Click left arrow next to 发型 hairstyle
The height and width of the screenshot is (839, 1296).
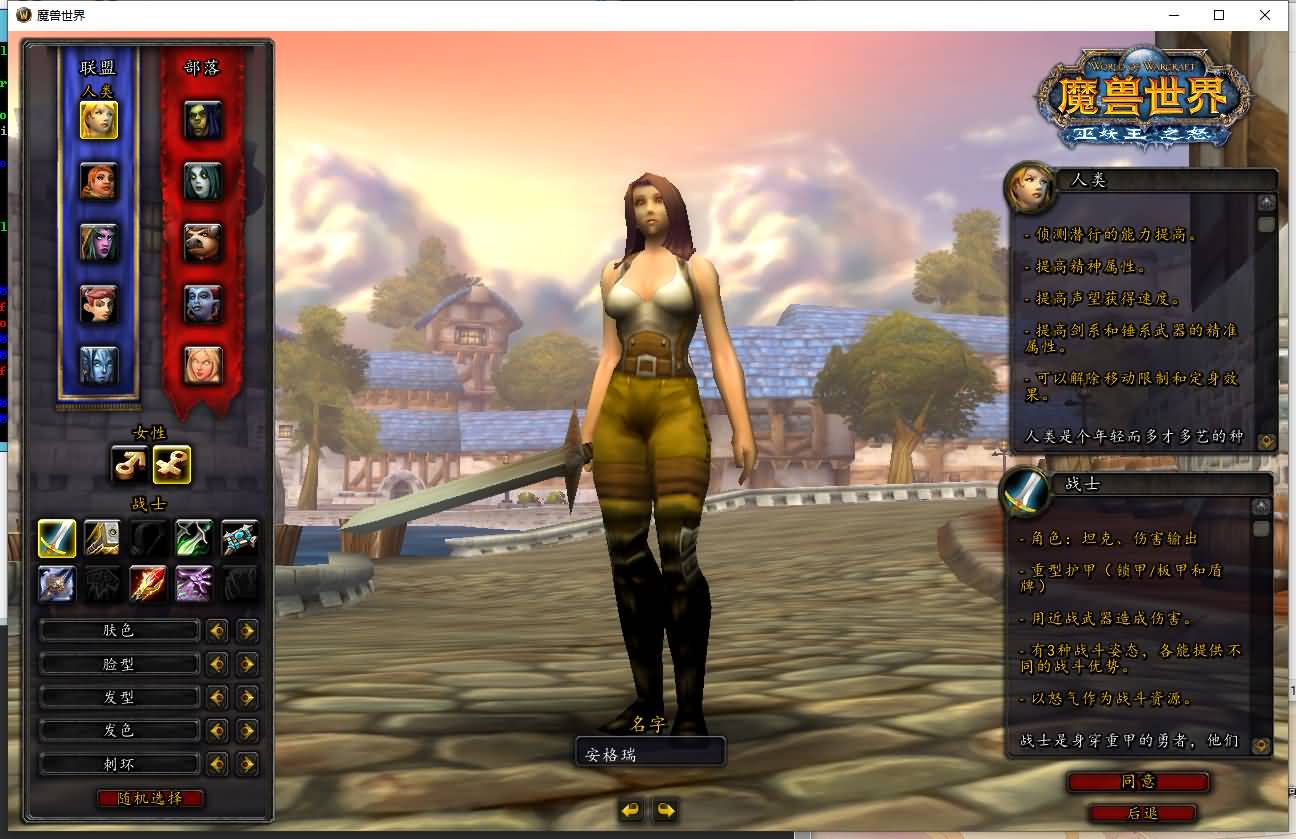coord(218,697)
